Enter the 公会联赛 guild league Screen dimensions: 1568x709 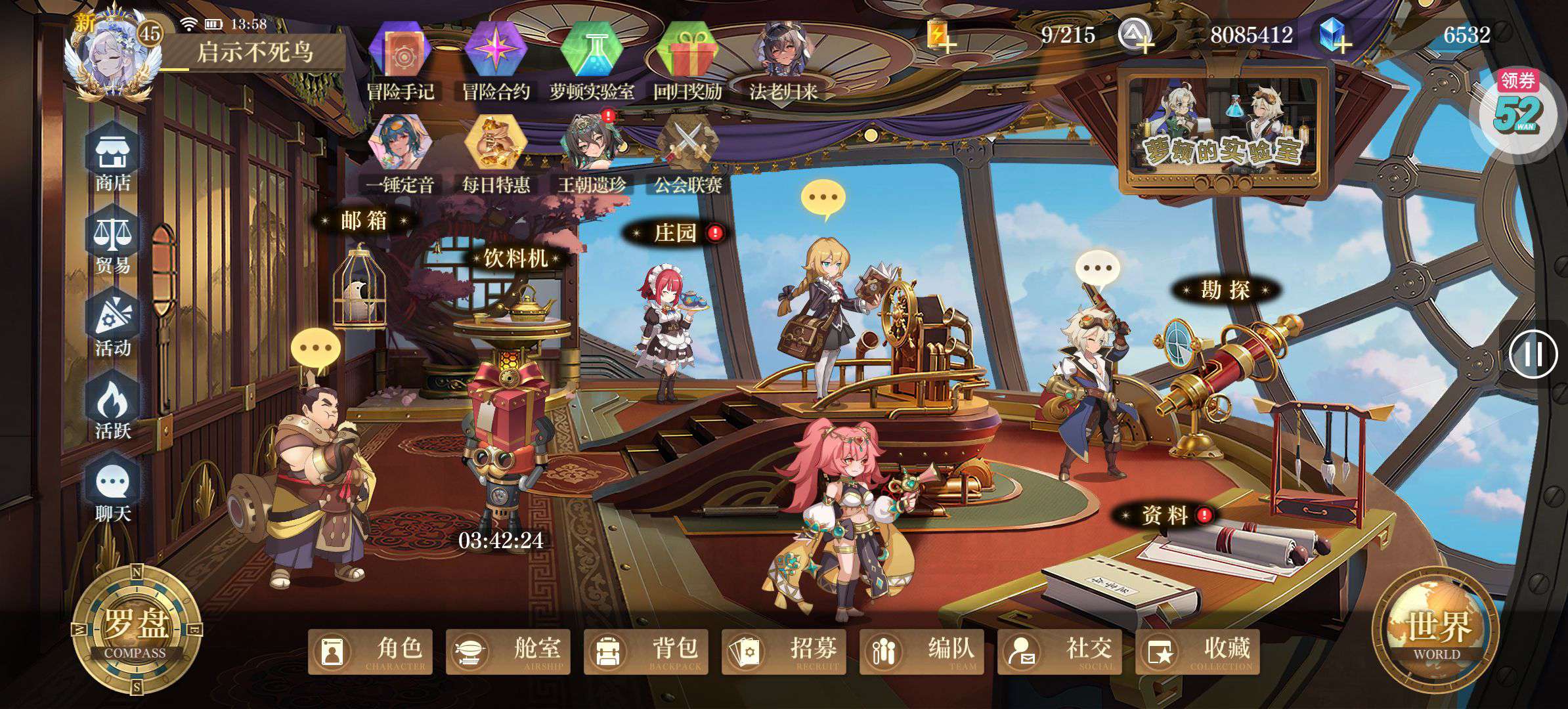[687, 154]
